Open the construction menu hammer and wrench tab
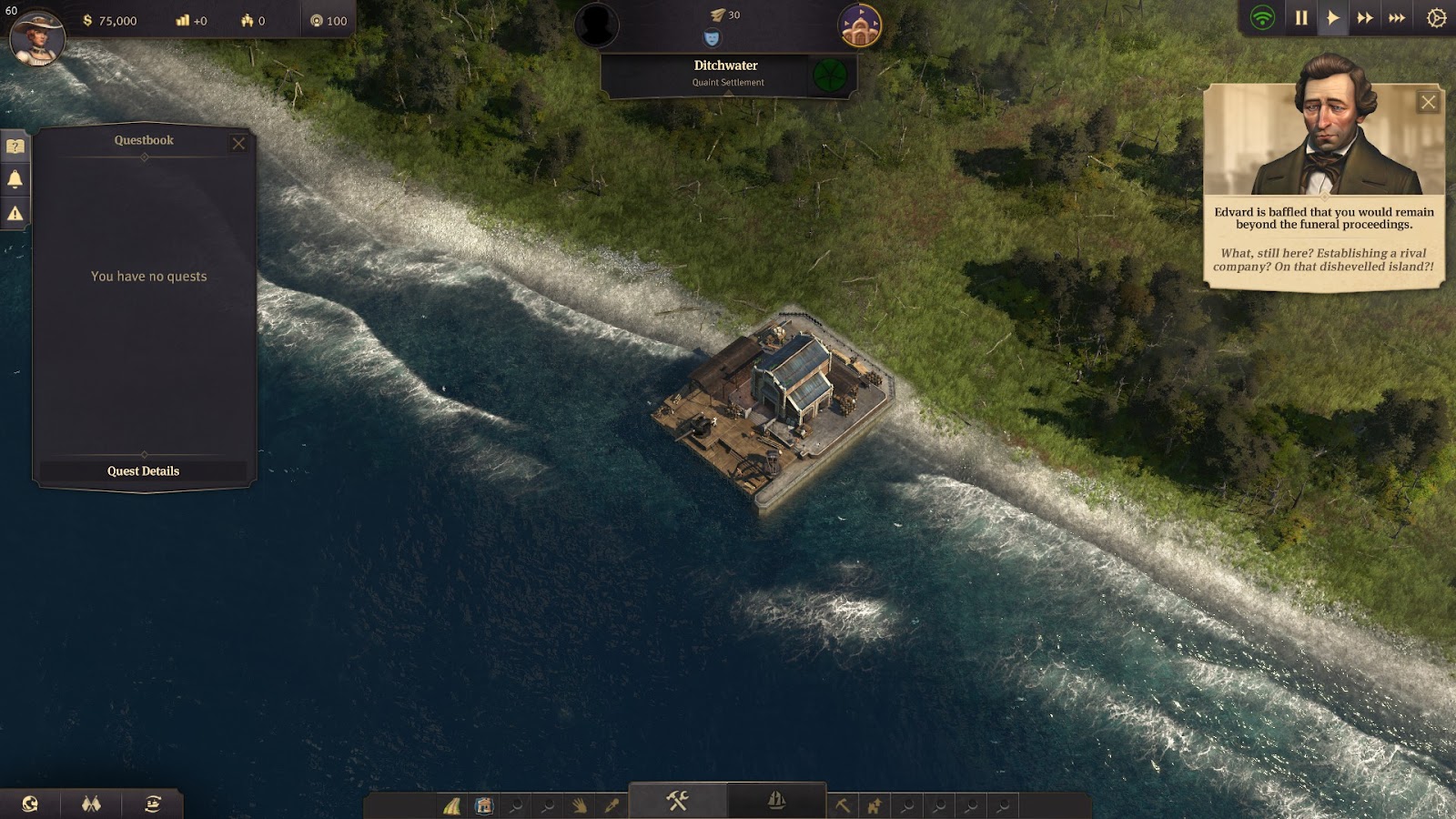The height and width of the screenshot is (819, 1456). [677, 801]
